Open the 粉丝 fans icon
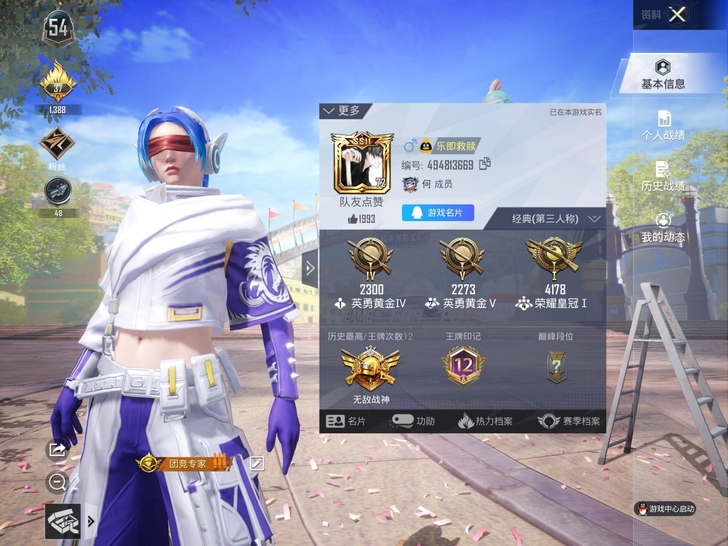This screenshot has height=546, width=728. (x=57, y=145)
